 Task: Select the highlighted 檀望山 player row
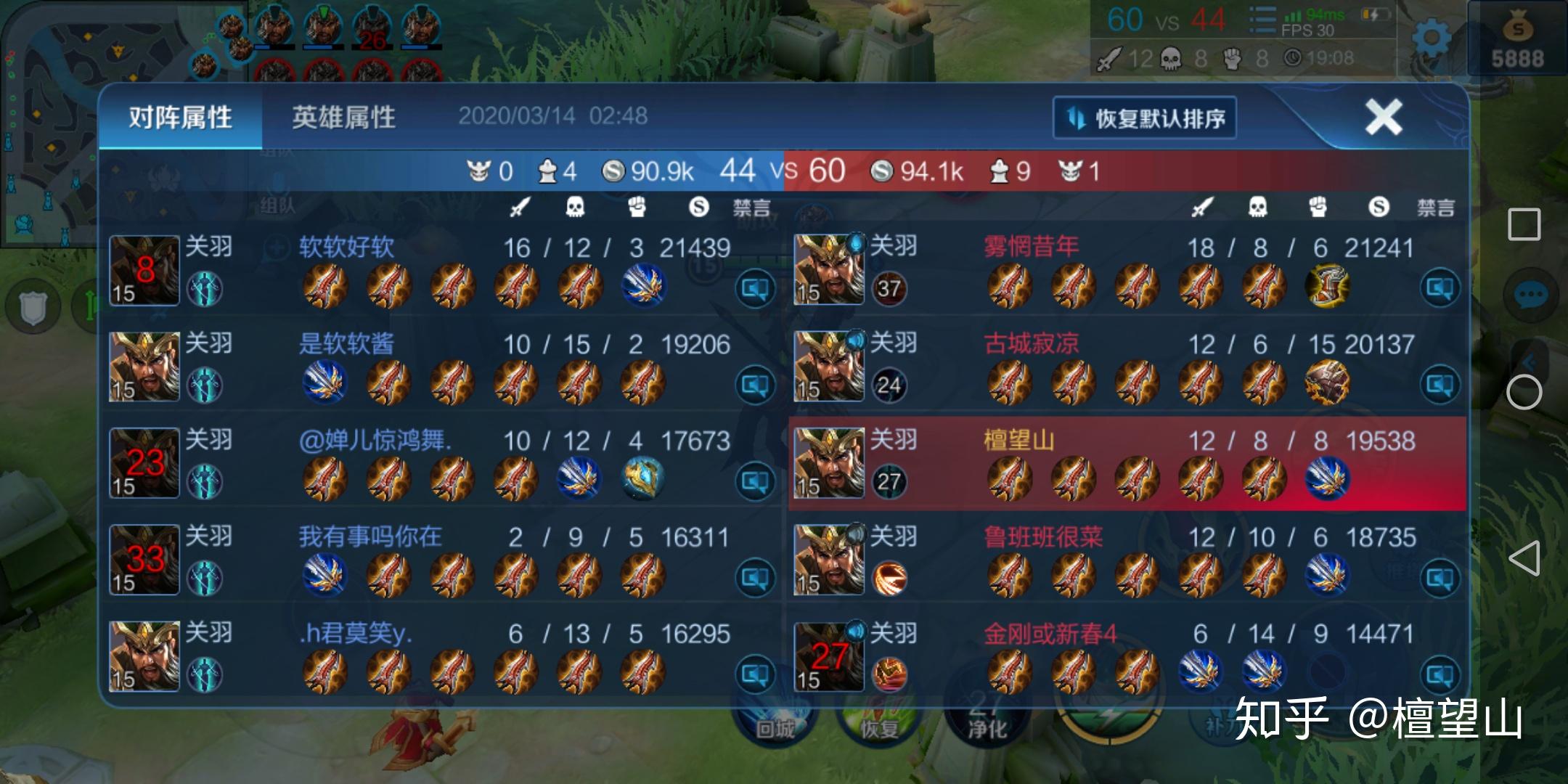pyautogui.click(x=1127, y=464)
